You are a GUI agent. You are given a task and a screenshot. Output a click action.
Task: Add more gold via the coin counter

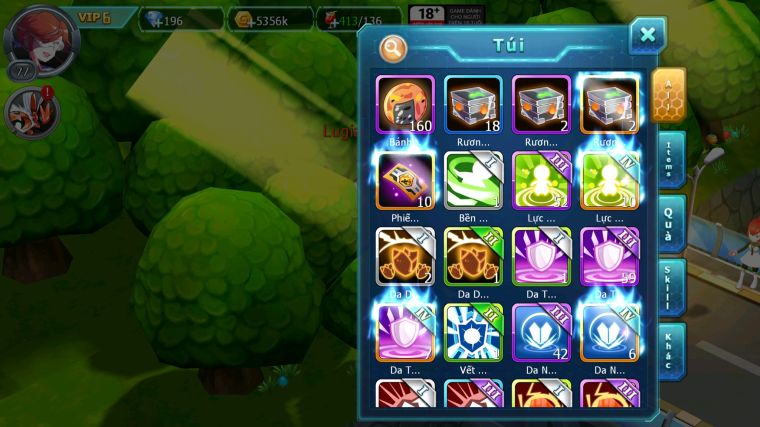270,19
